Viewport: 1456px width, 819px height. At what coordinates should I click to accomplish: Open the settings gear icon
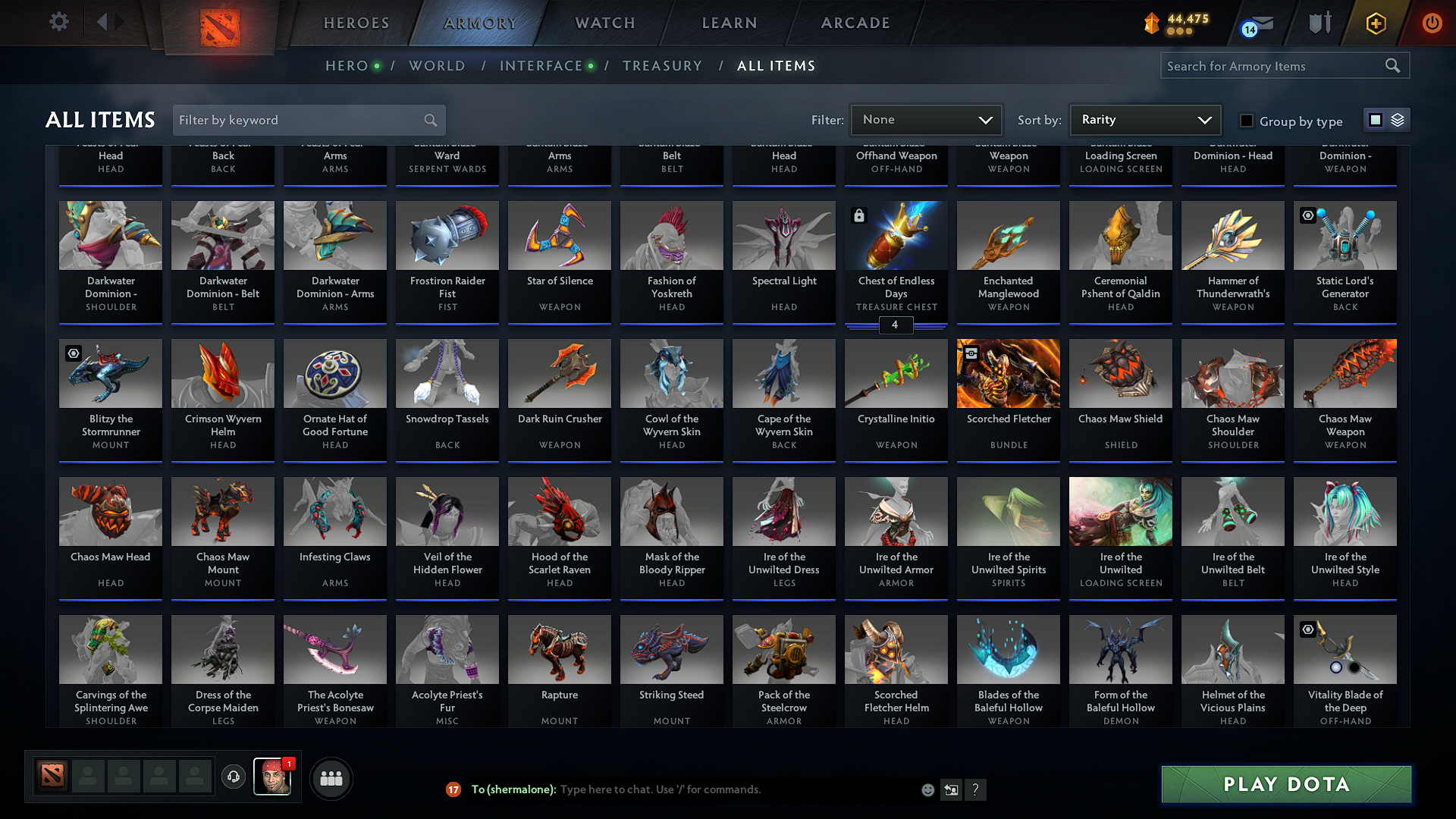coord(58,22)
